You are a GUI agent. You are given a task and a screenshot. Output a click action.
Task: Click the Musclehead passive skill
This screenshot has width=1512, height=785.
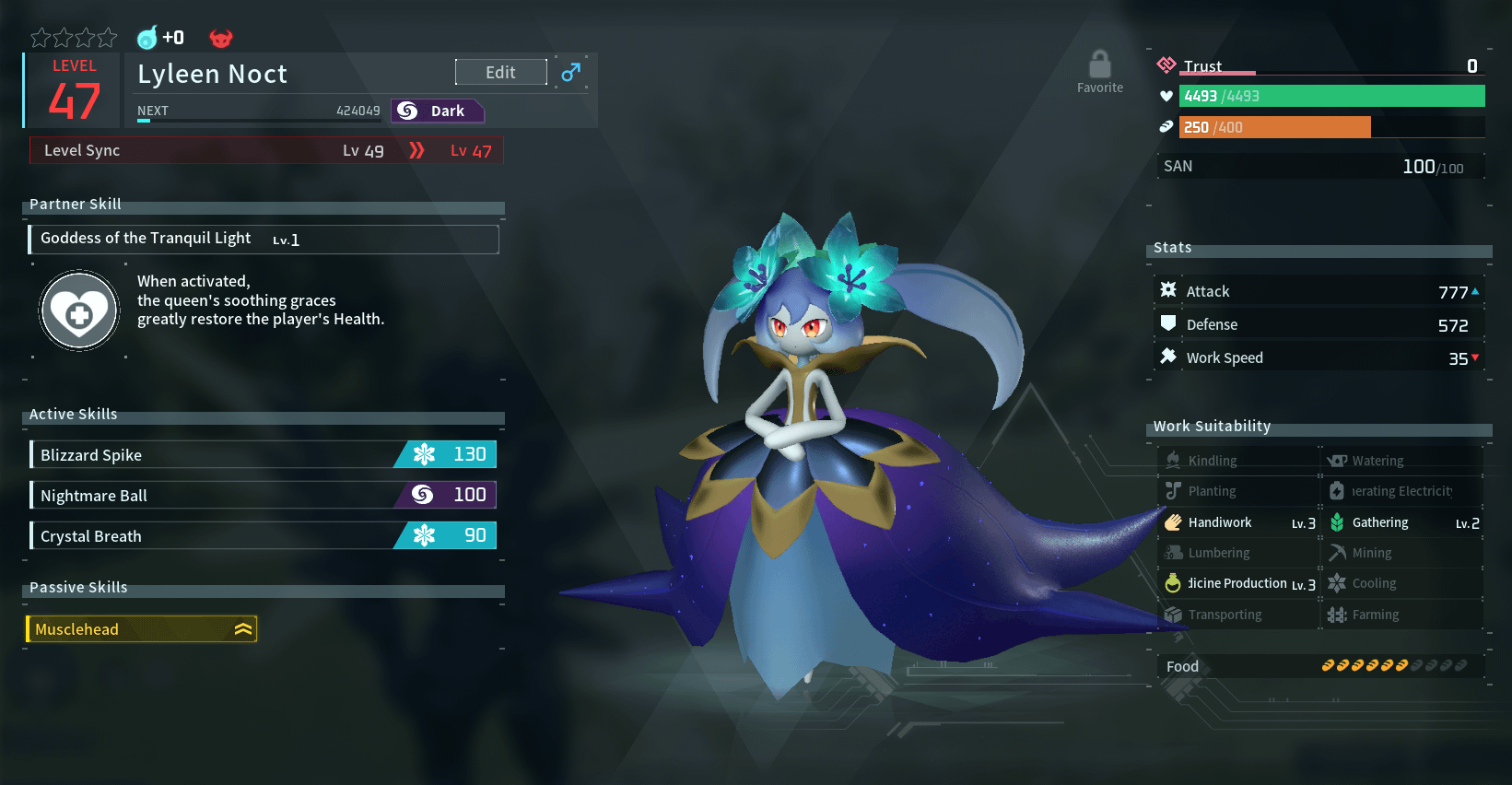141,629
